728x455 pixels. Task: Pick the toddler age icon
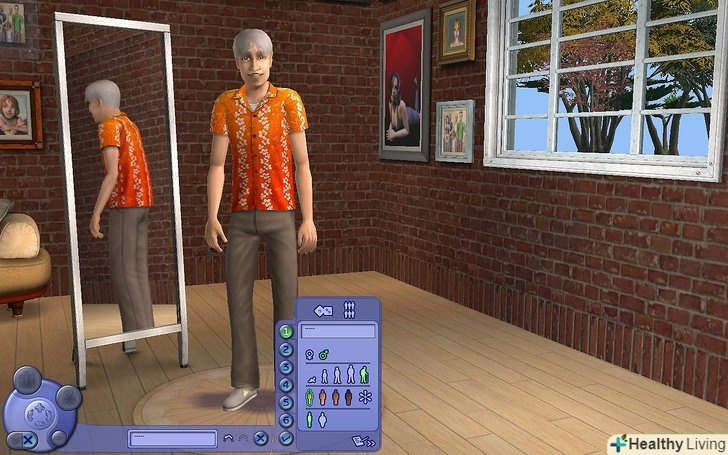(x=310, y=378)
